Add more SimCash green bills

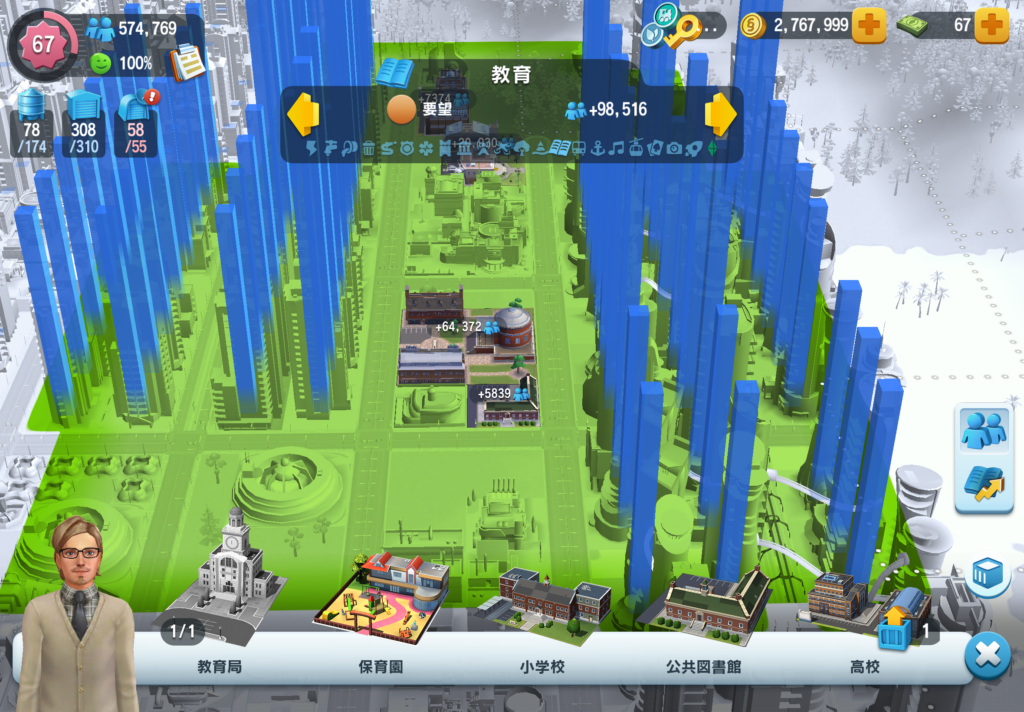point(991,26)
